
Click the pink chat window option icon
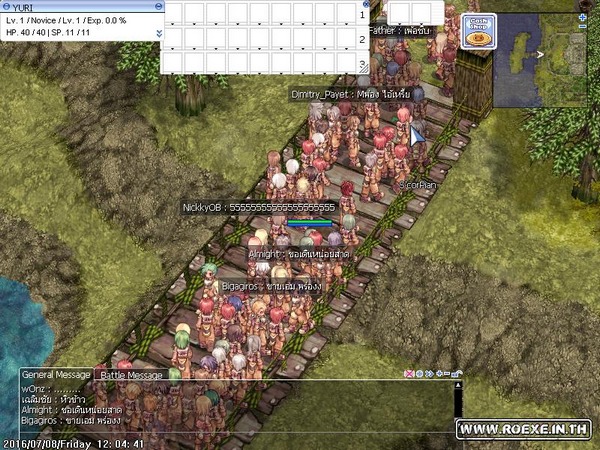(409, 374)
